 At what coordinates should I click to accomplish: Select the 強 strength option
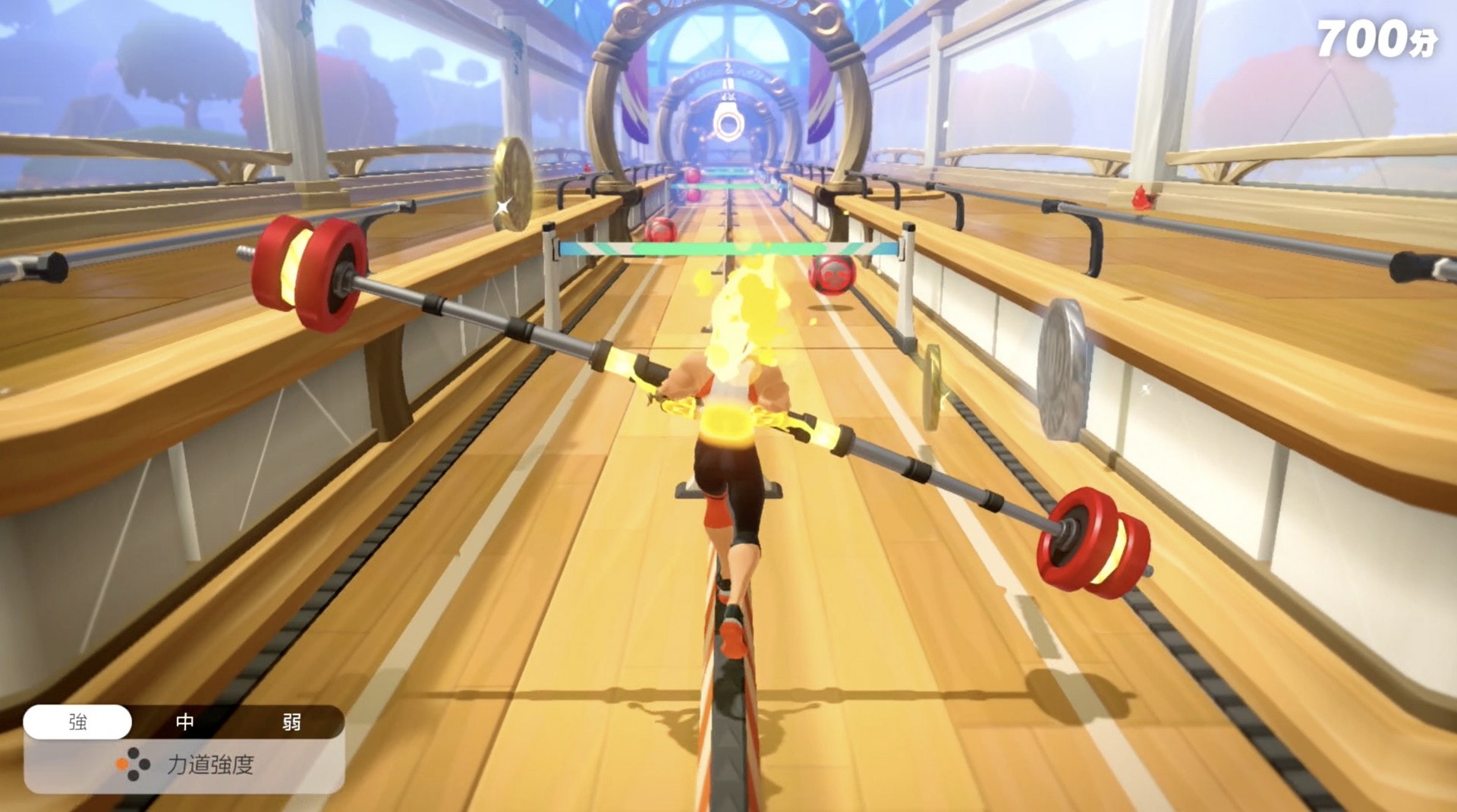point(77,722)
